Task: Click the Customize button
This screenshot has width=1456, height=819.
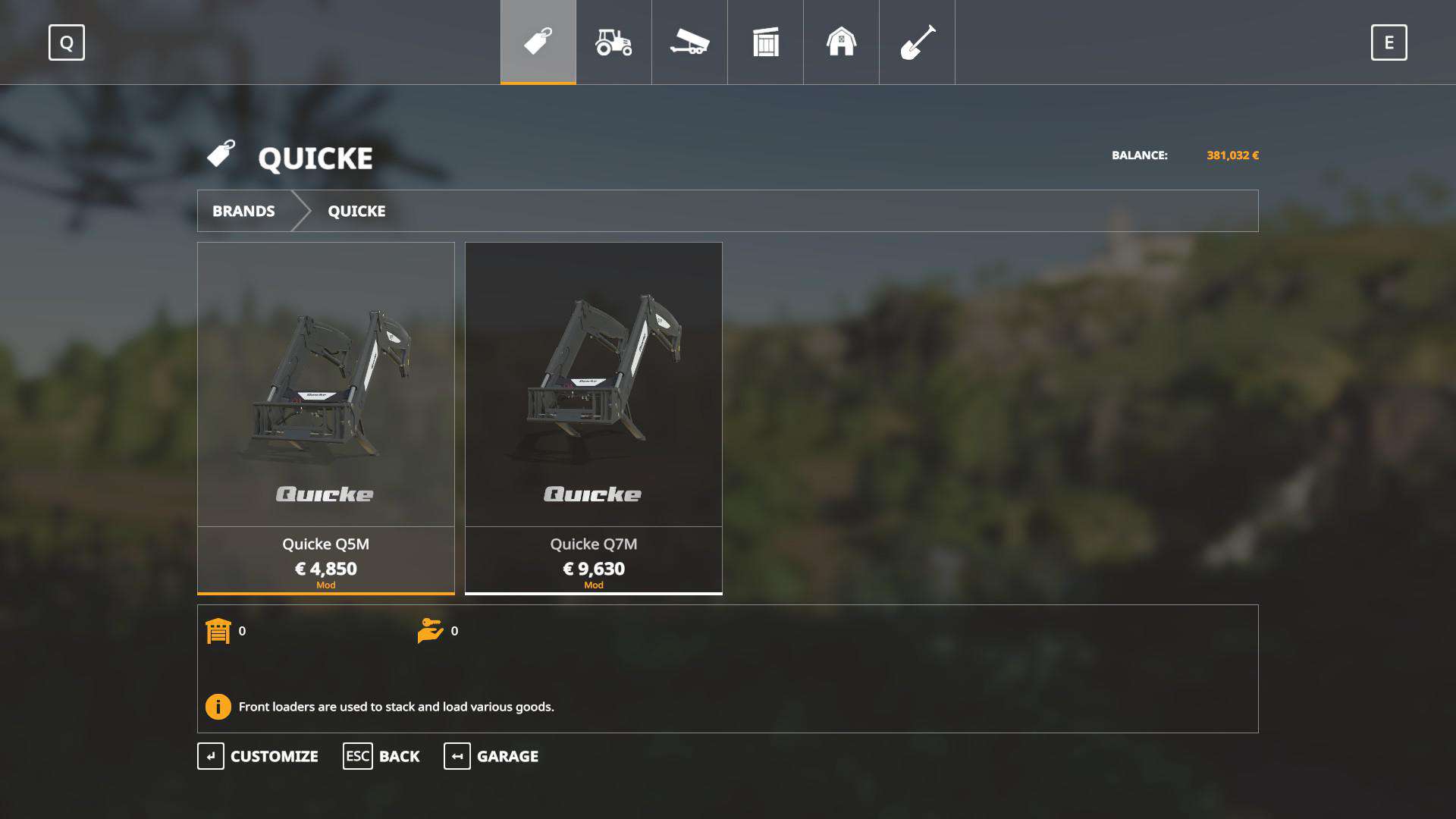Action: coord(258,756)
